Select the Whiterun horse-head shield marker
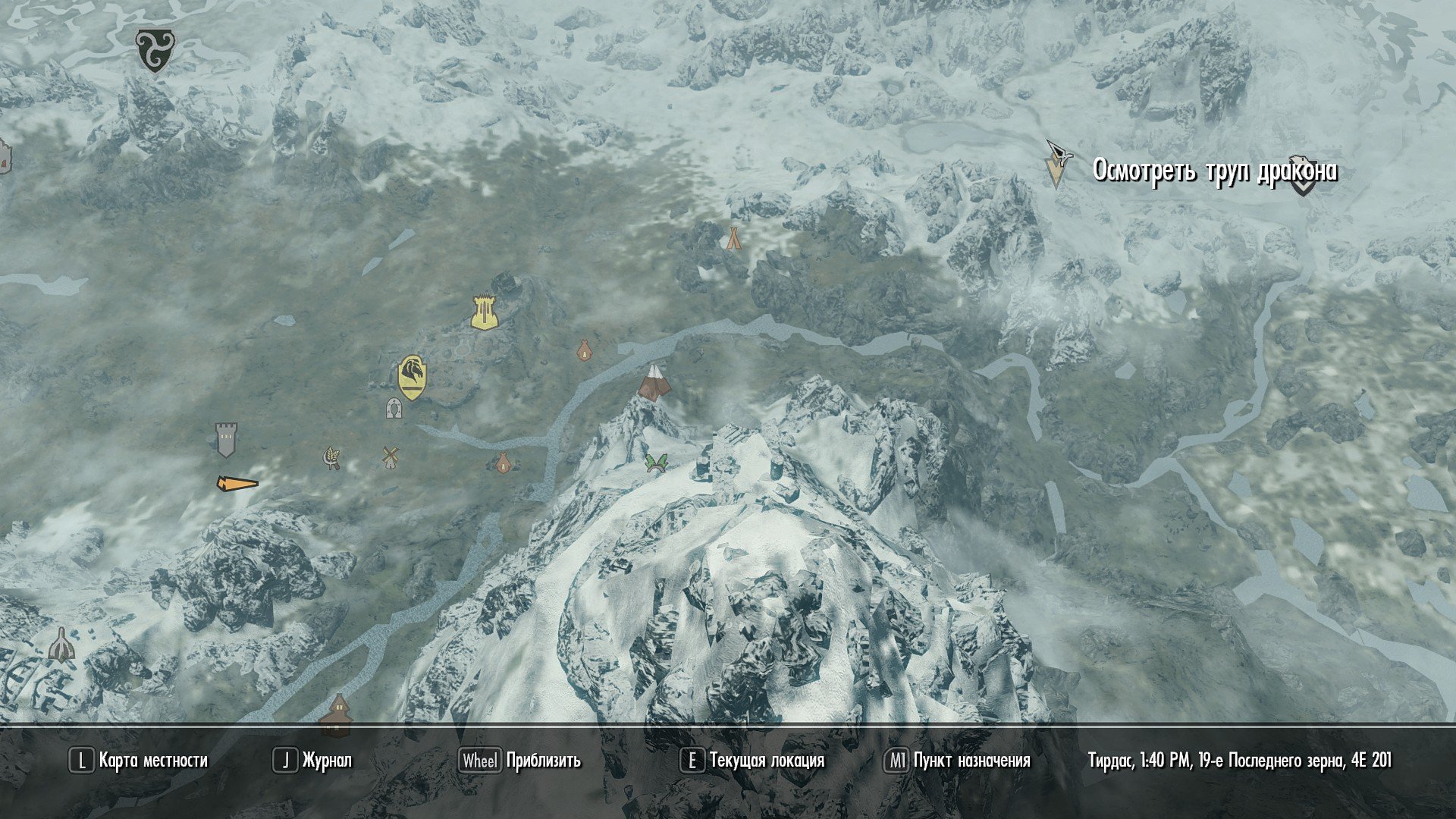This screenshot has height=819, width=1456. pyautogui.click(x=412, y=377)
